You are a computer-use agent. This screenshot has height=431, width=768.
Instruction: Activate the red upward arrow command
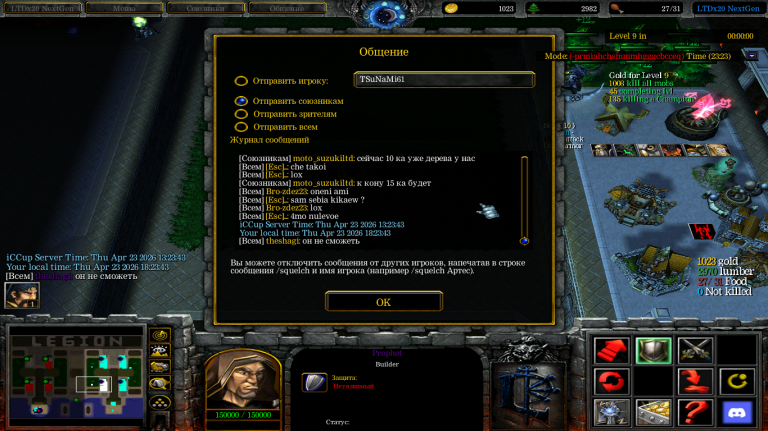[x=611, y=350]
